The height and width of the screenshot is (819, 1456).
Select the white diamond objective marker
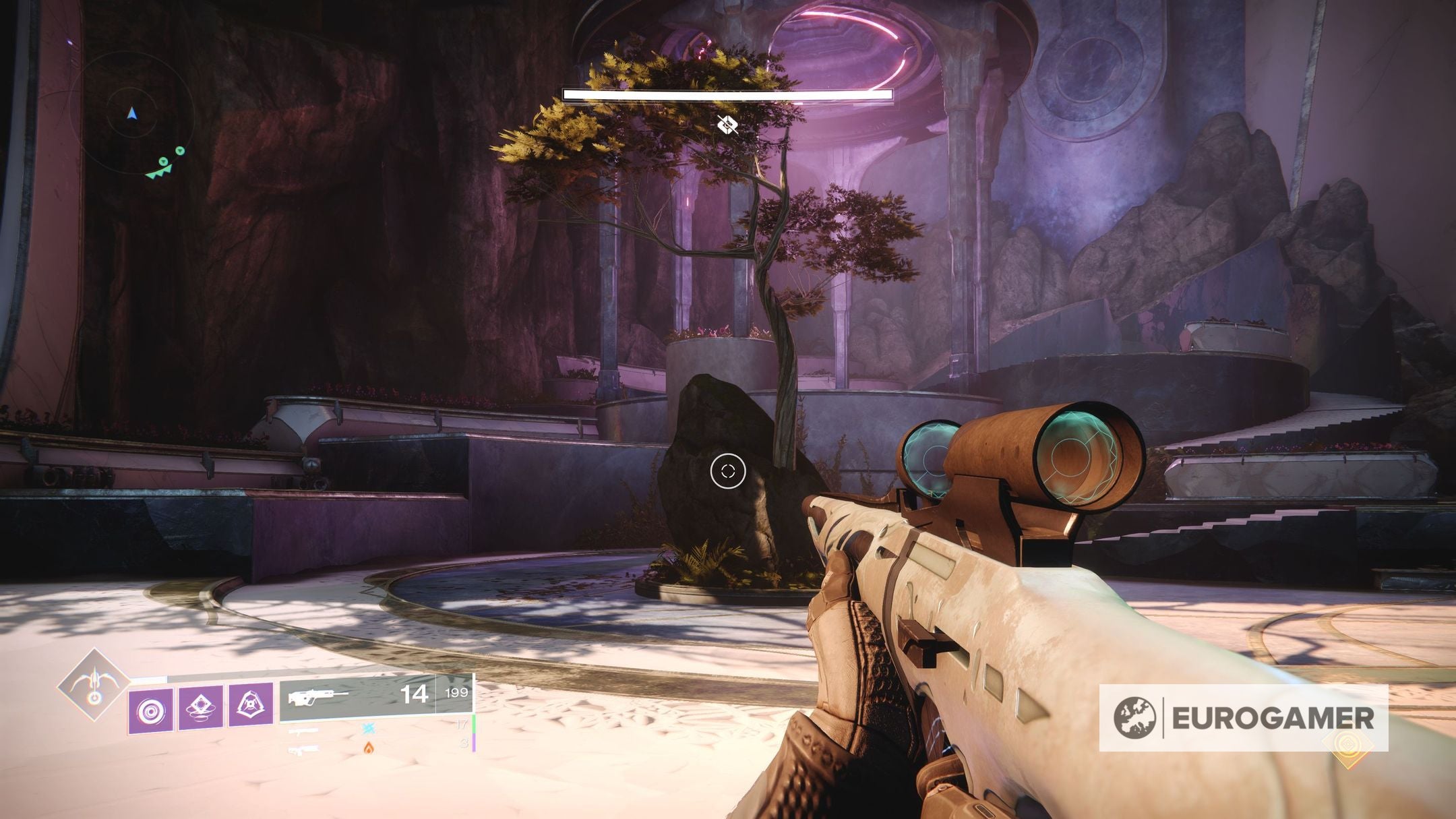[727, 124]
